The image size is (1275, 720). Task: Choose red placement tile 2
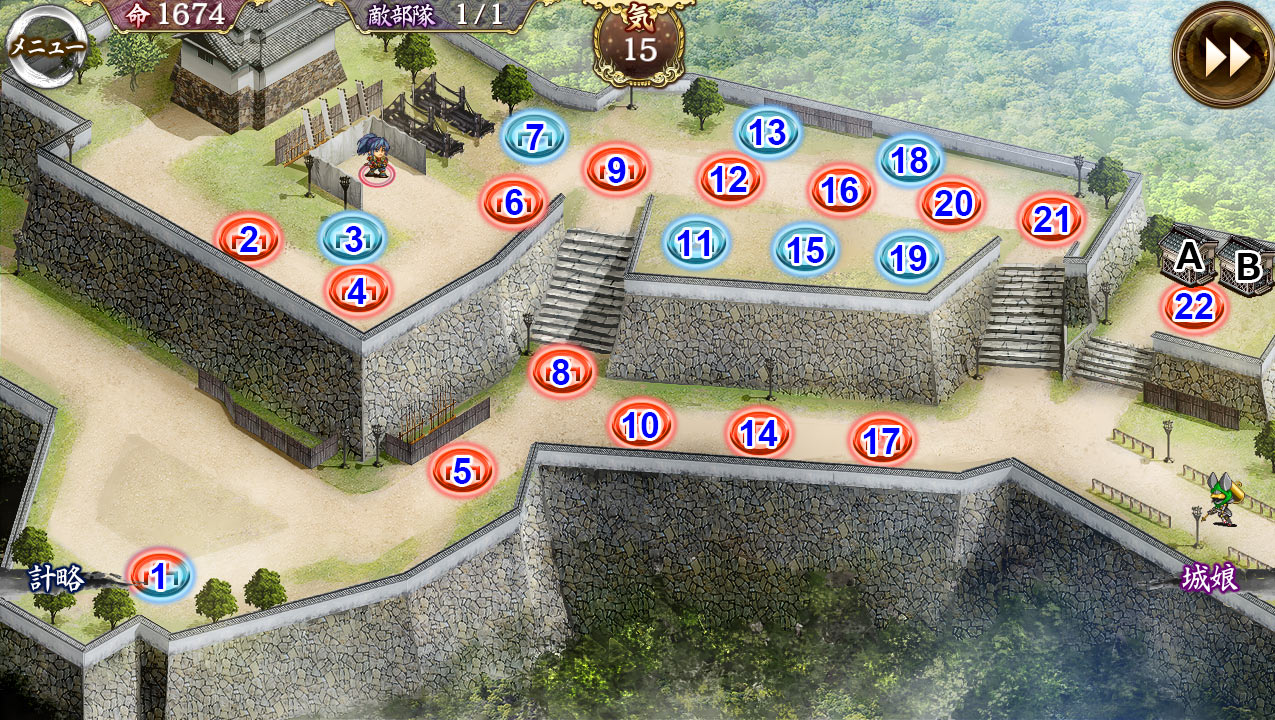coord(249,240)
